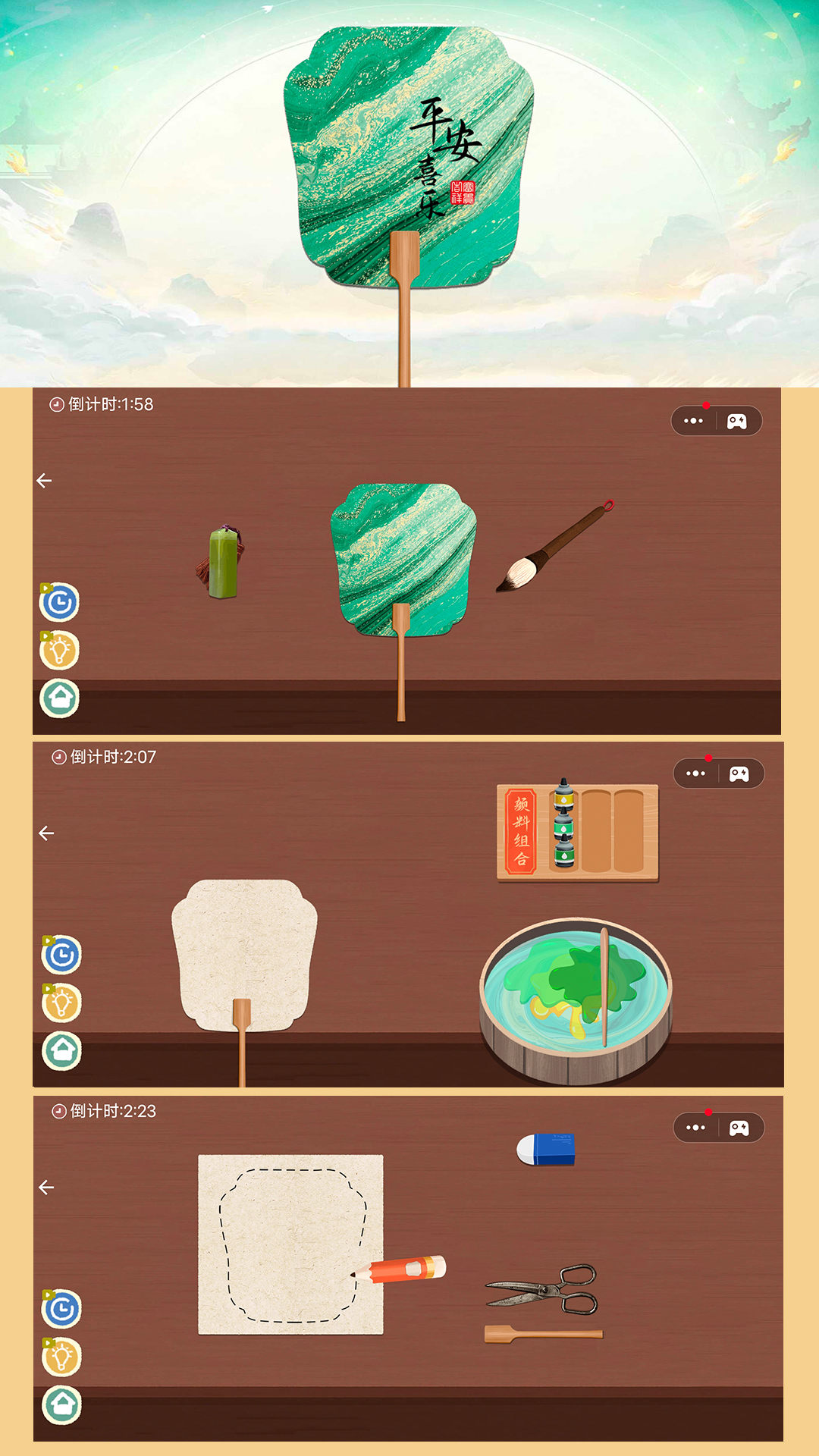Image resolution: width=819 pixels, height=1456 pixels.
Task: Open the lightbulb hint in the 1:58 panel
Action: pos(60,651)
